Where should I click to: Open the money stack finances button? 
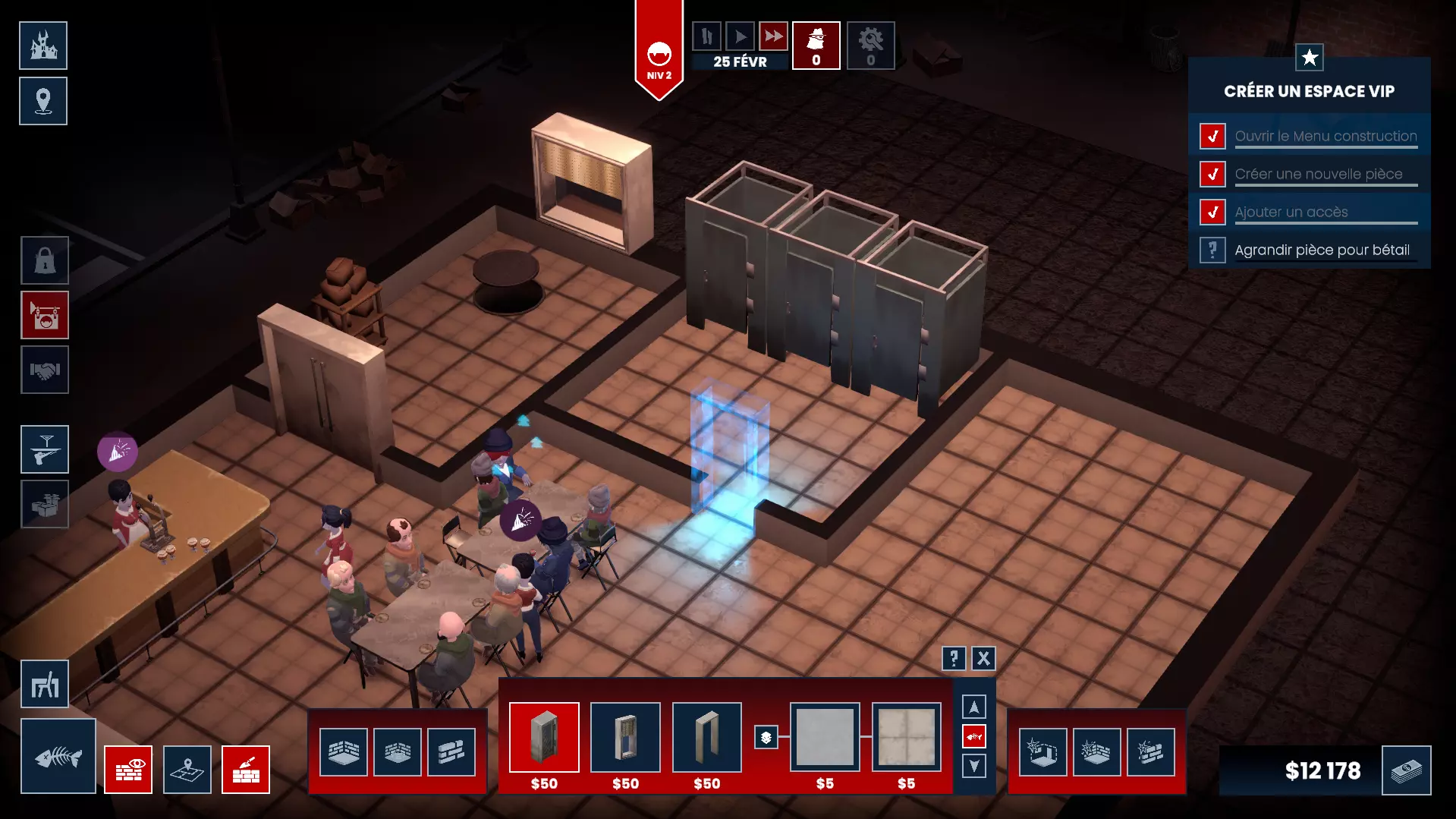(x=1406, y=770)
